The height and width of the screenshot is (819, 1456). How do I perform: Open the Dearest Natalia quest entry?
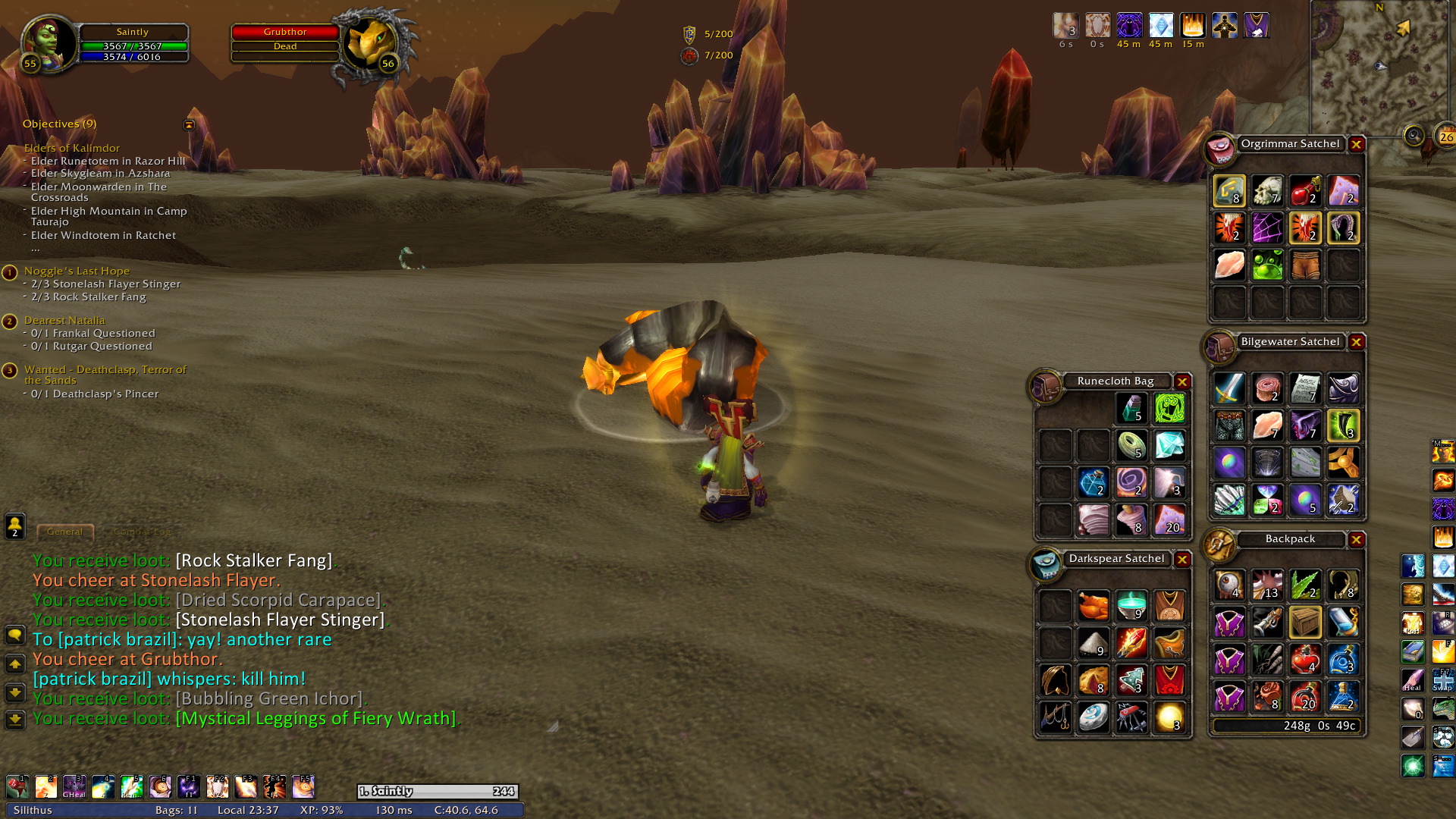(x=64, y=320)
